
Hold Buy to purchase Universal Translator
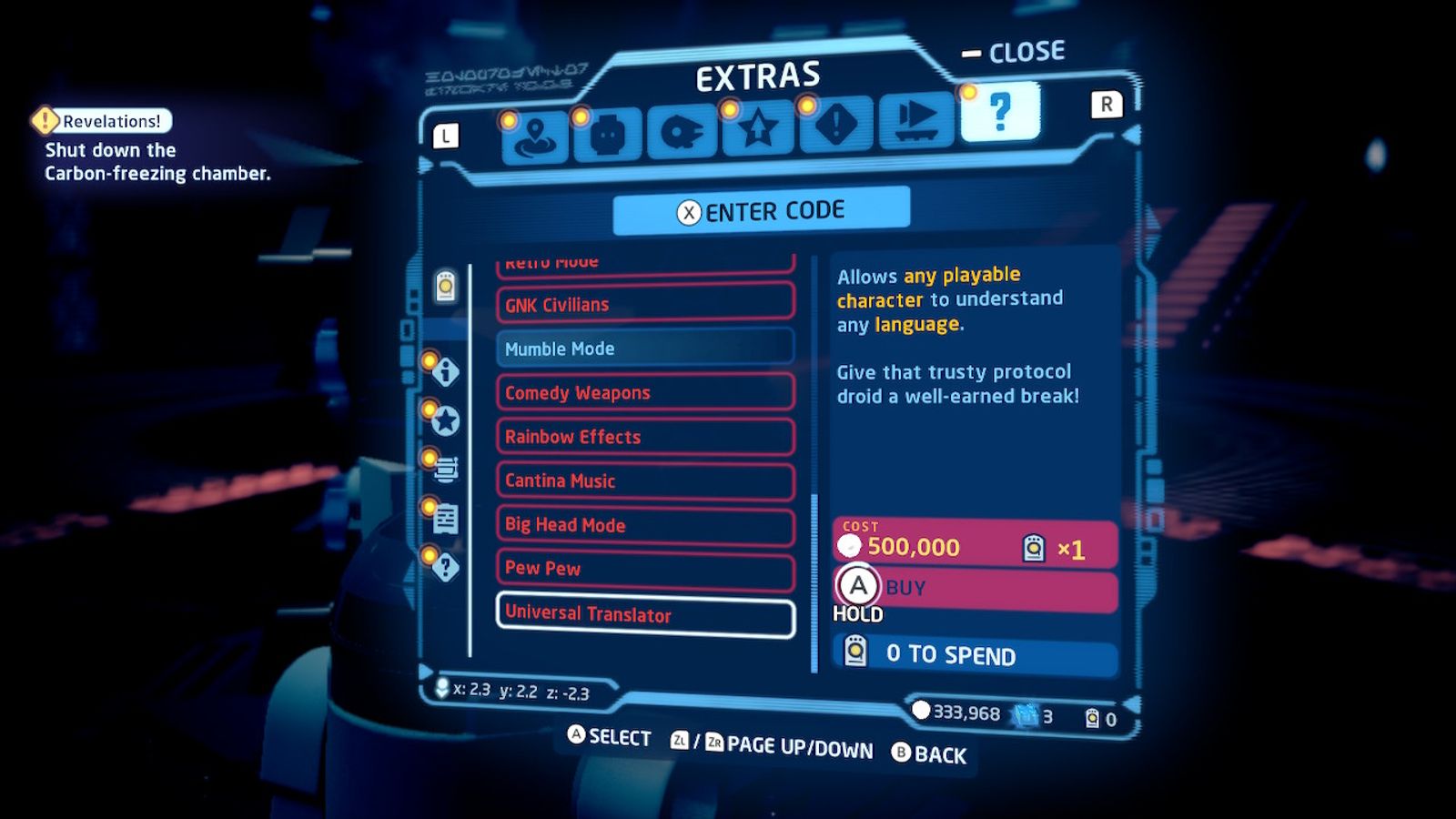pyautogui.click(x=974, y=587)
